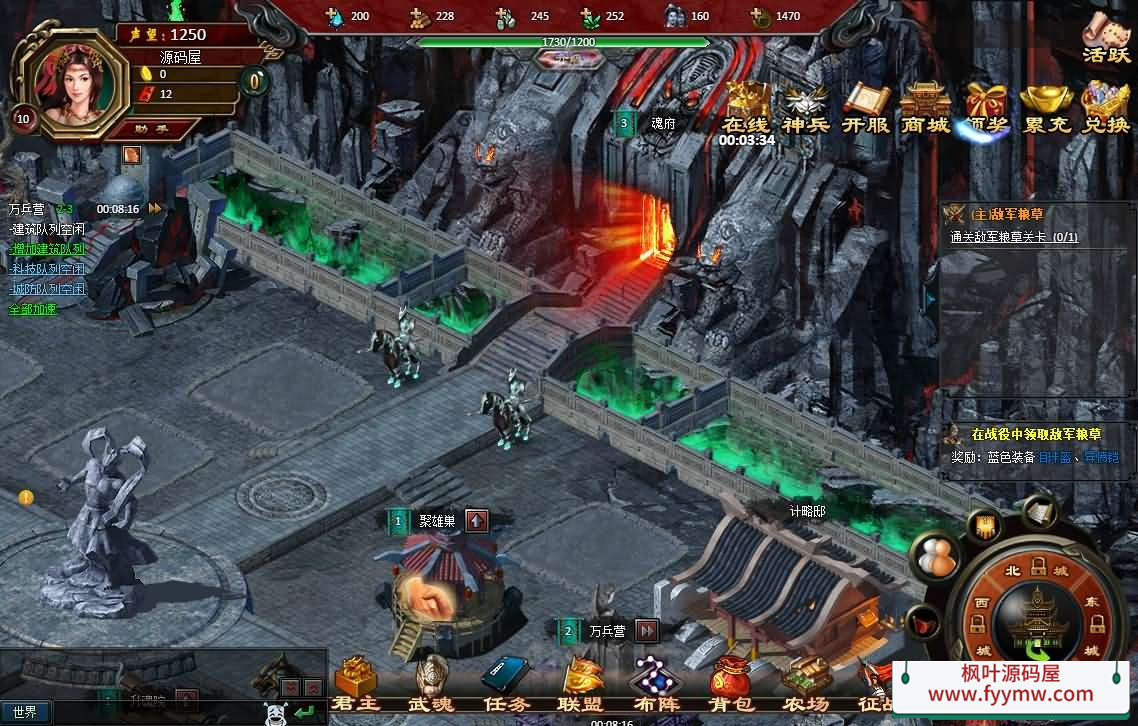Open the 开服 server-launch scroll event
This screenshot has width=1138, height=726.
(866, 107)
